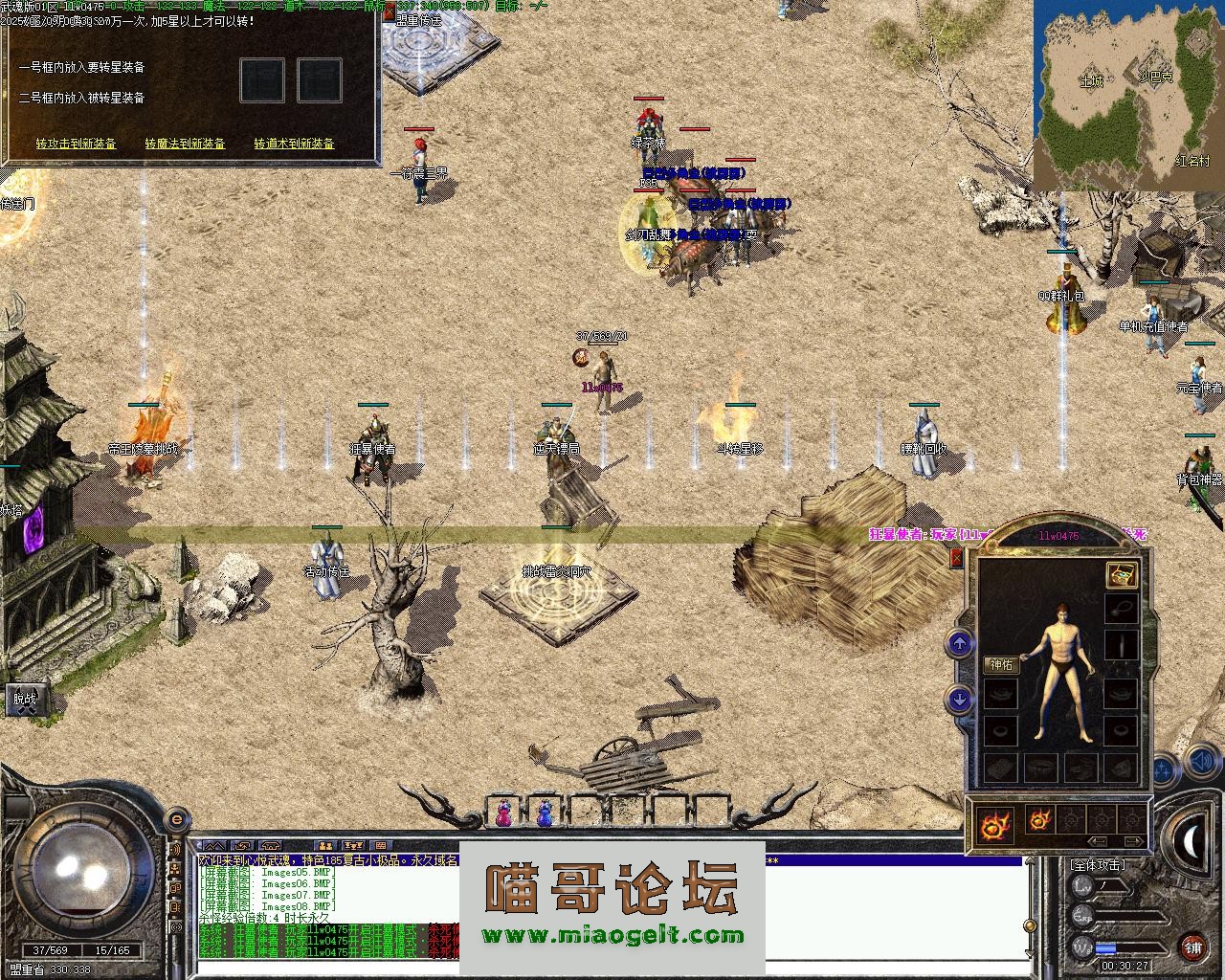This screenshot has height=980, width=1225.
Task: Click the blue up-arrow button beside equipment panel
Action: click(x=960, y=644)
